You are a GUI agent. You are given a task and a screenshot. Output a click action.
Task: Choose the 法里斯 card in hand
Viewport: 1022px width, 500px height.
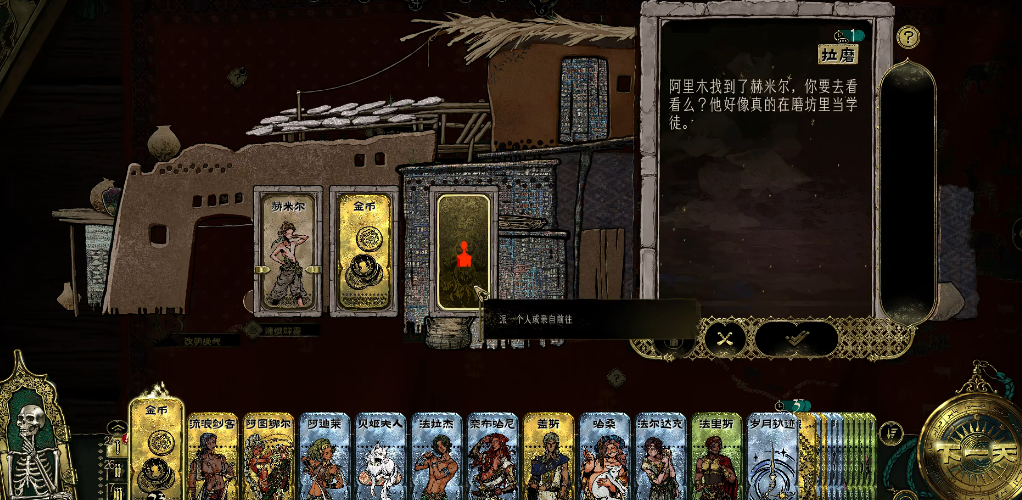[x=716, y=457]
